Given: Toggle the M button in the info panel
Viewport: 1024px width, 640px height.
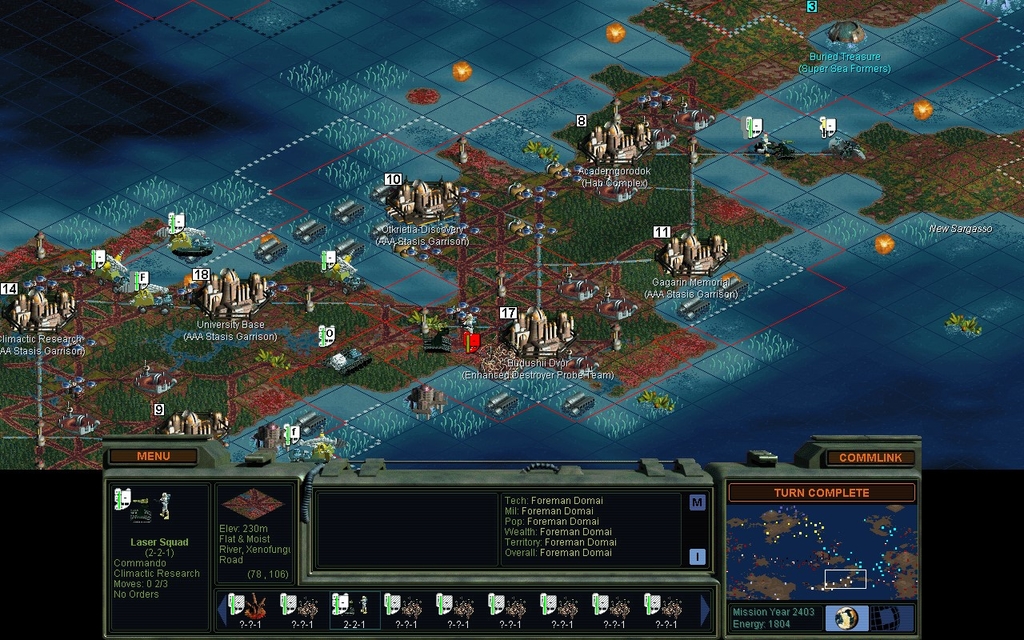Looking at the screenshot, I should click(697, 503).
